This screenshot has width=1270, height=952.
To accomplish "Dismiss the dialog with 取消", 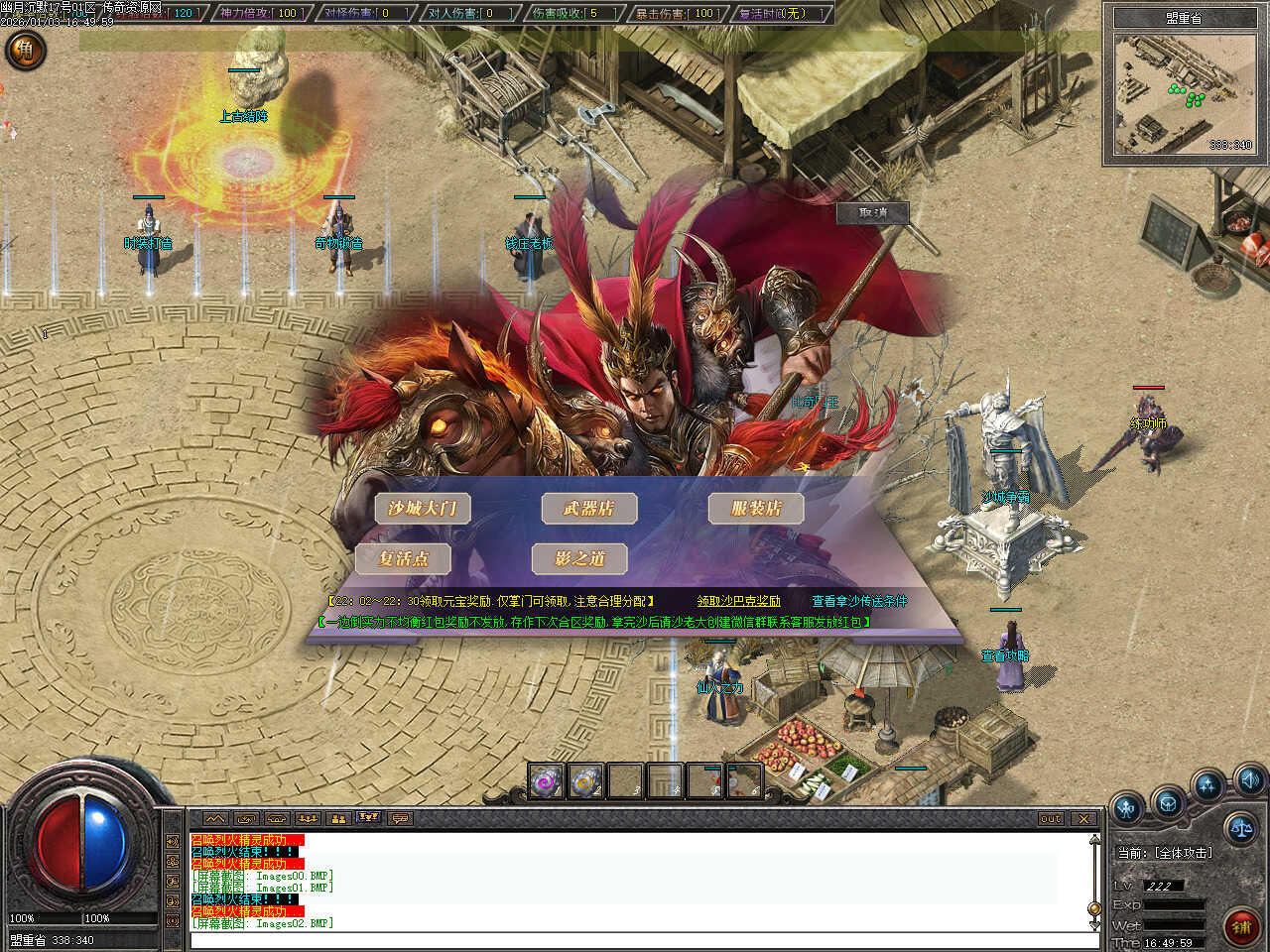I will click(872, 212).
